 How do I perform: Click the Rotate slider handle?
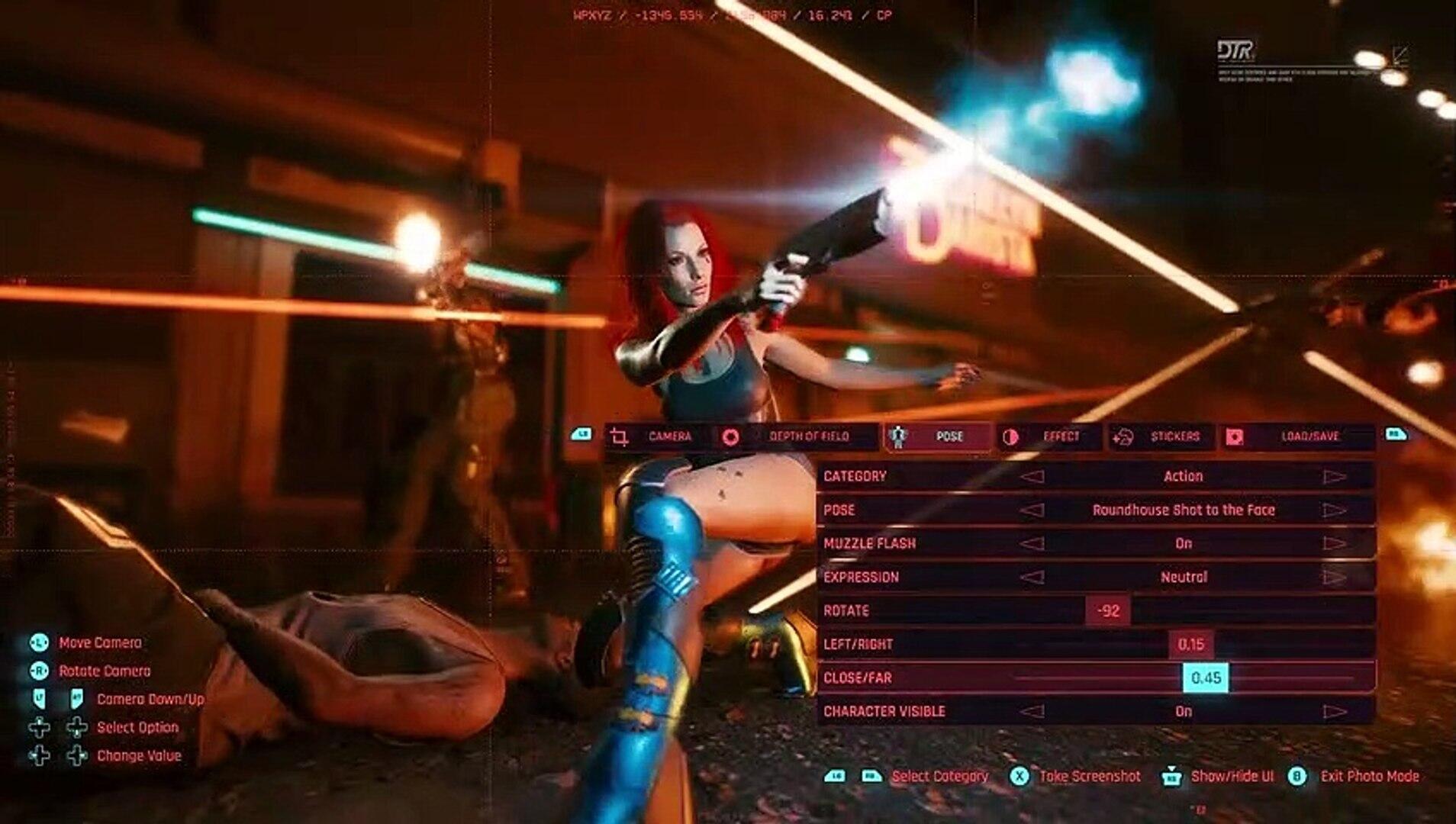click(1108, 611)
